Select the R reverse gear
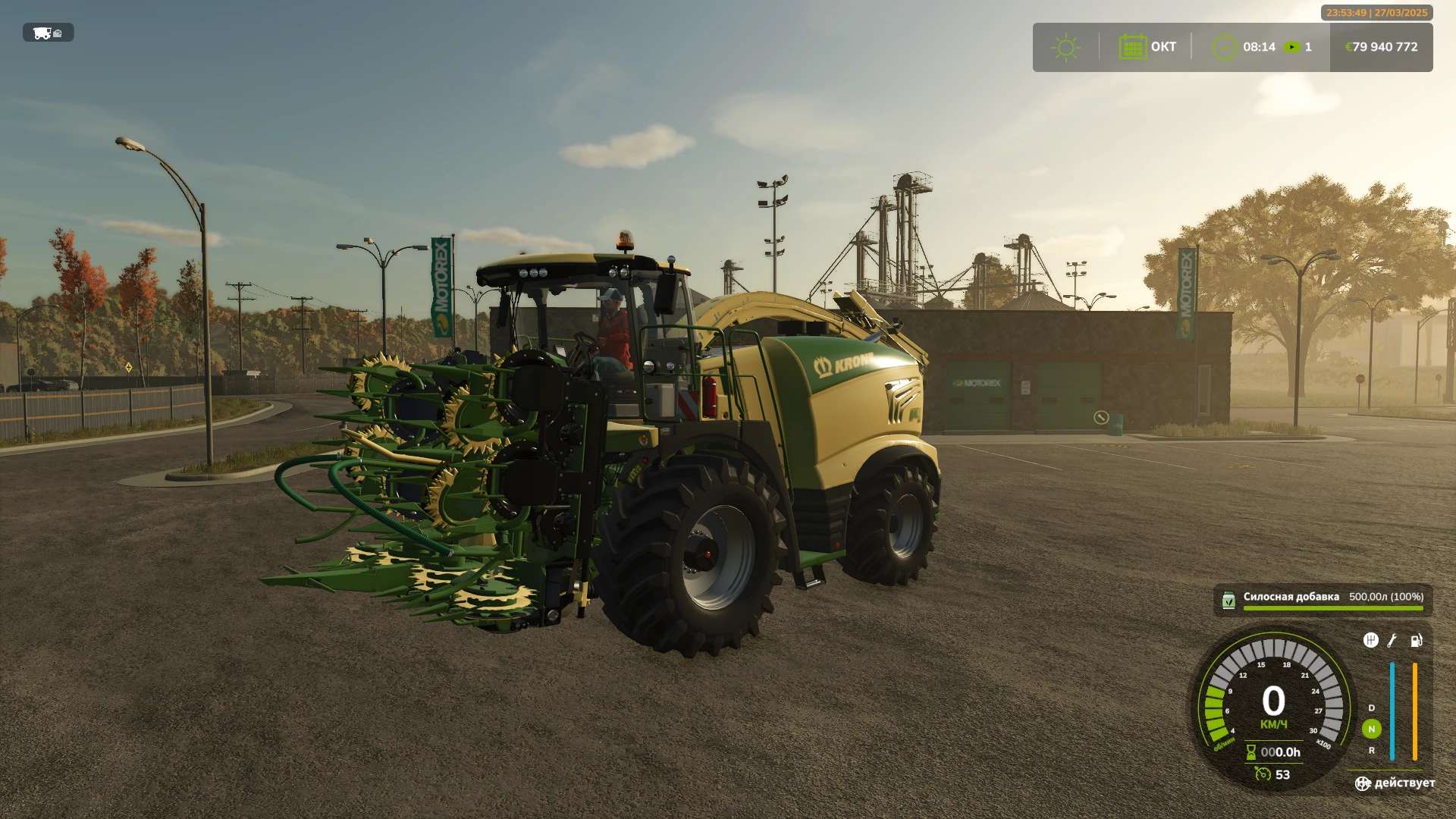The image size is (1456, 819). (x=1371, y=750)
